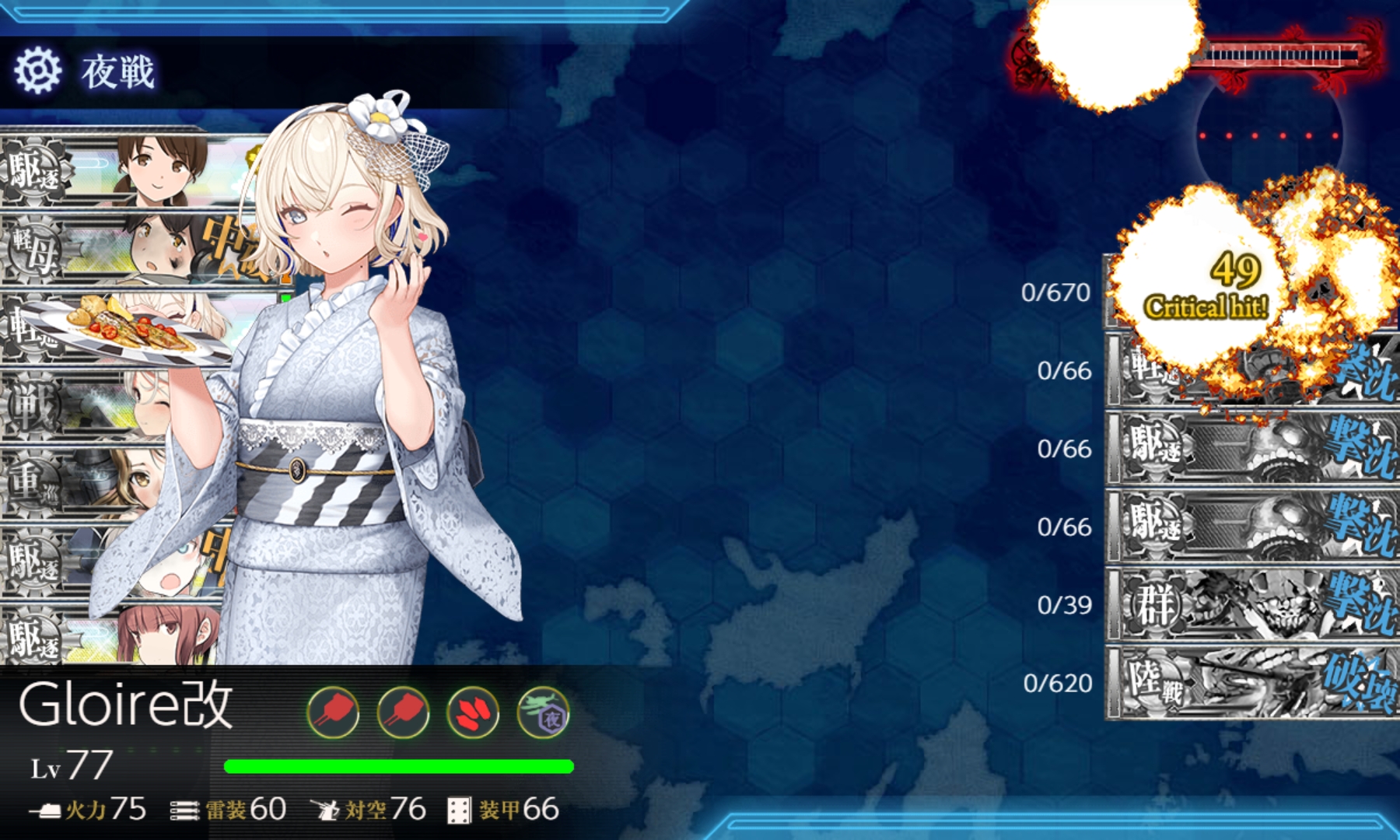Select the enemy 群 PT group banner
Viewport: 1400px width, 840px height.
[x=1252, y=605]
